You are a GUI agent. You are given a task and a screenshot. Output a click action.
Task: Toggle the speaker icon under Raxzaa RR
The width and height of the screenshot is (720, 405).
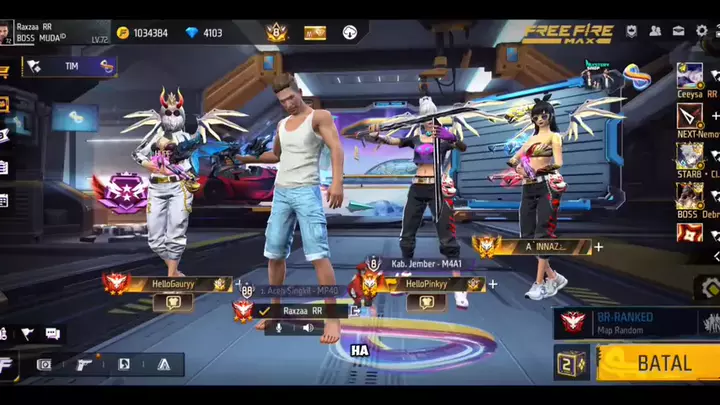(x=308, y=328)
